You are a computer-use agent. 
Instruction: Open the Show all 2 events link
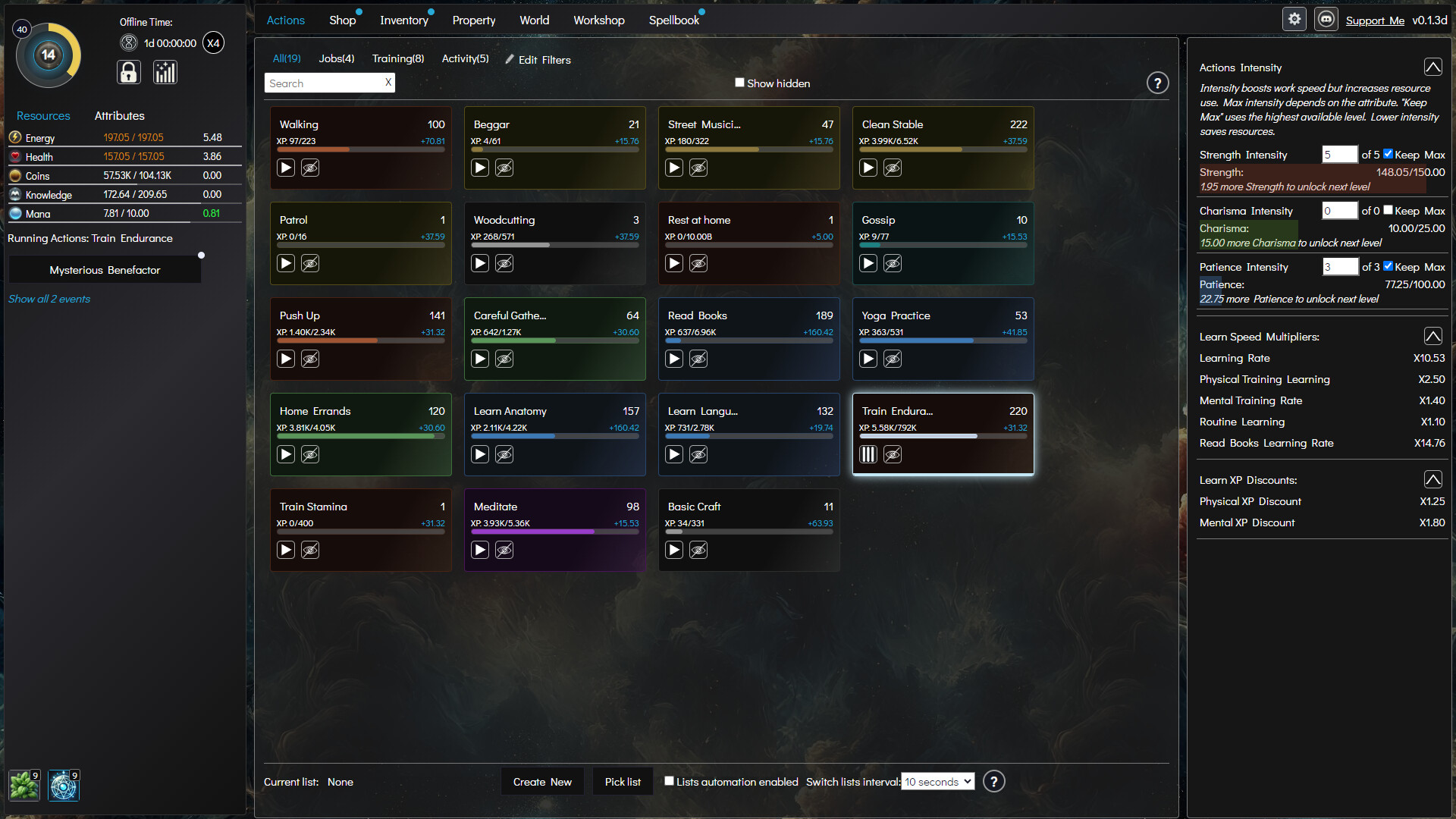49,299
